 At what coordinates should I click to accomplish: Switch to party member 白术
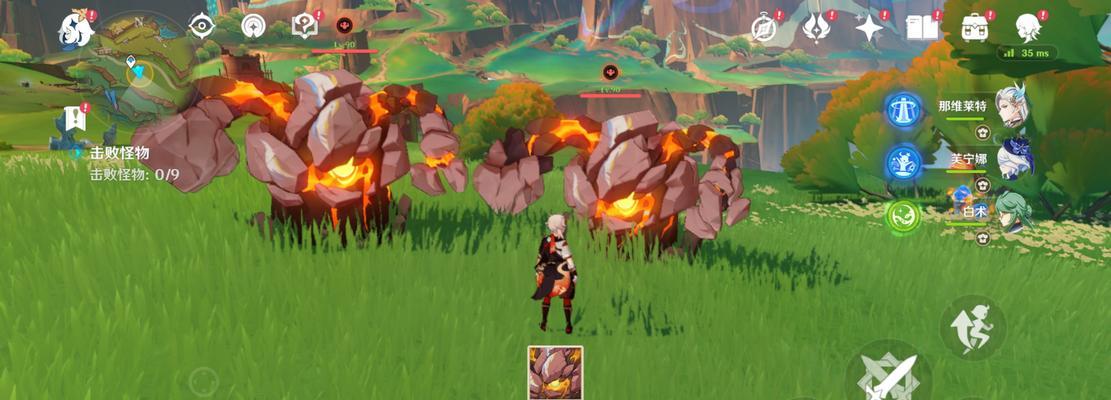tap(1010, 212)
